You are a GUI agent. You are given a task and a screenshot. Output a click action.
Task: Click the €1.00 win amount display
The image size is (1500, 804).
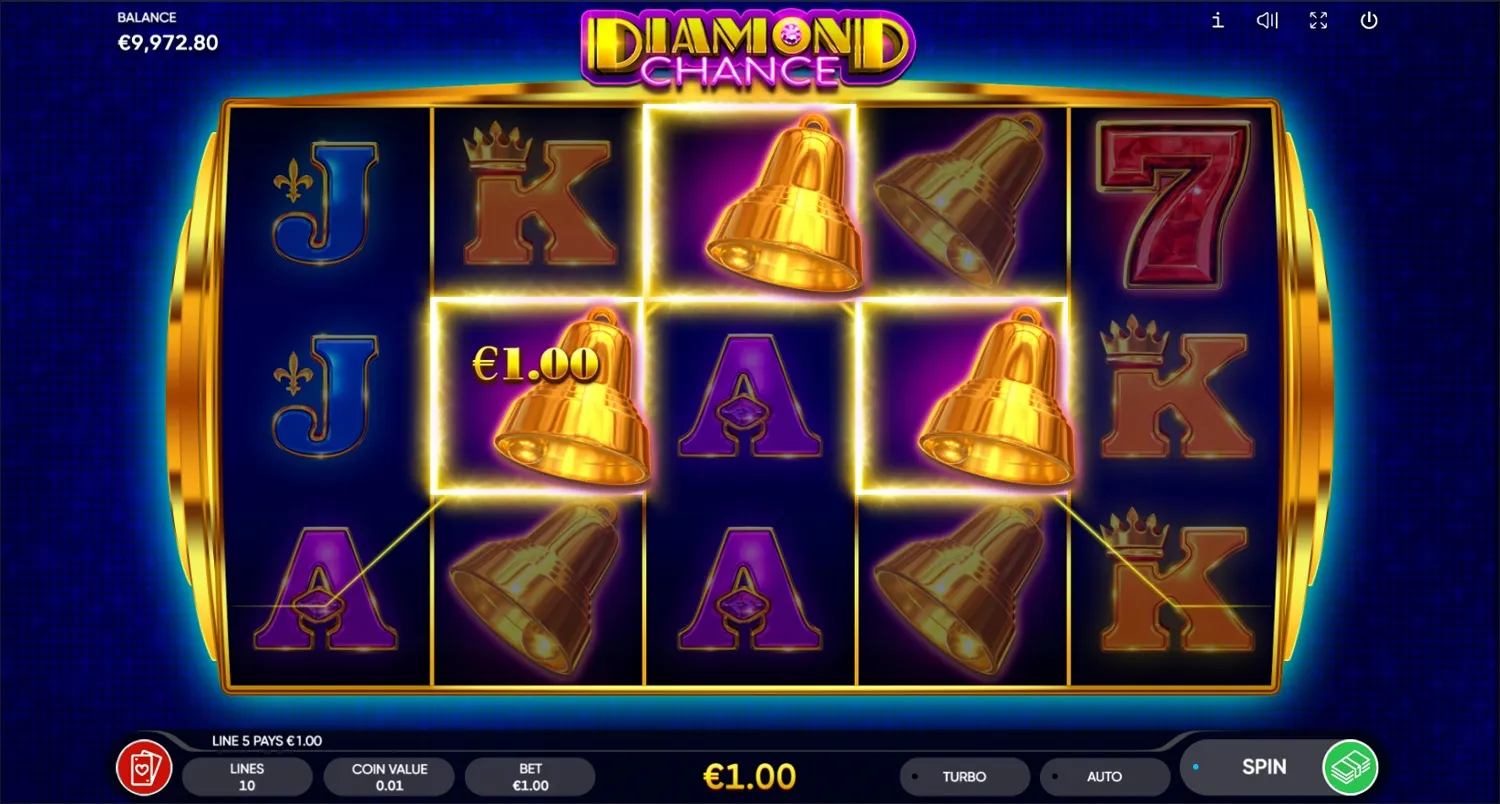pos(750,775)
